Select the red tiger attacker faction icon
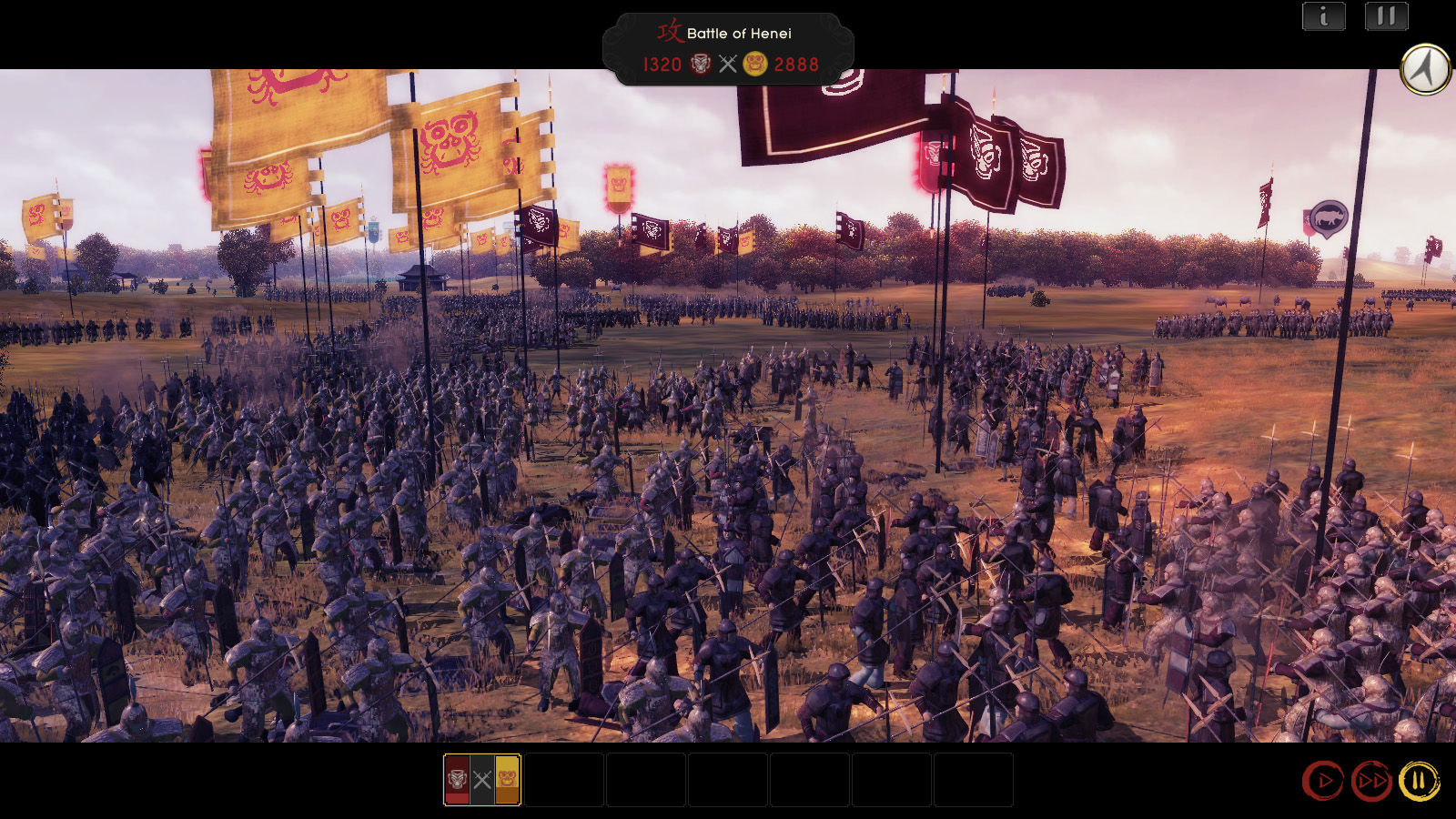Image resolution: width=1456 pixels, height=819 pixels. [x=697, y=65]
